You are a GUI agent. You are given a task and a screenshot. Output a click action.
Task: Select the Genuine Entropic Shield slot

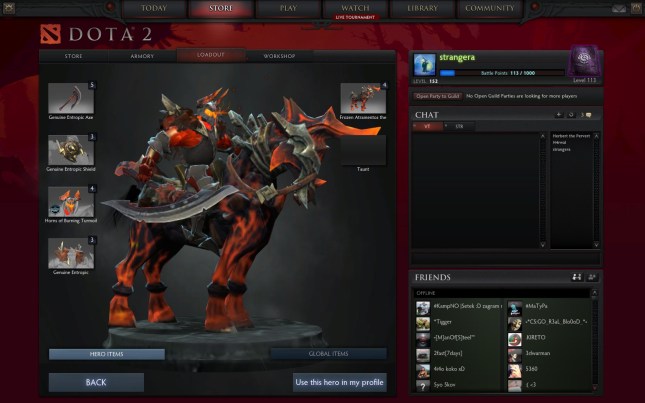pyautogui.click(x=71, y=150)
